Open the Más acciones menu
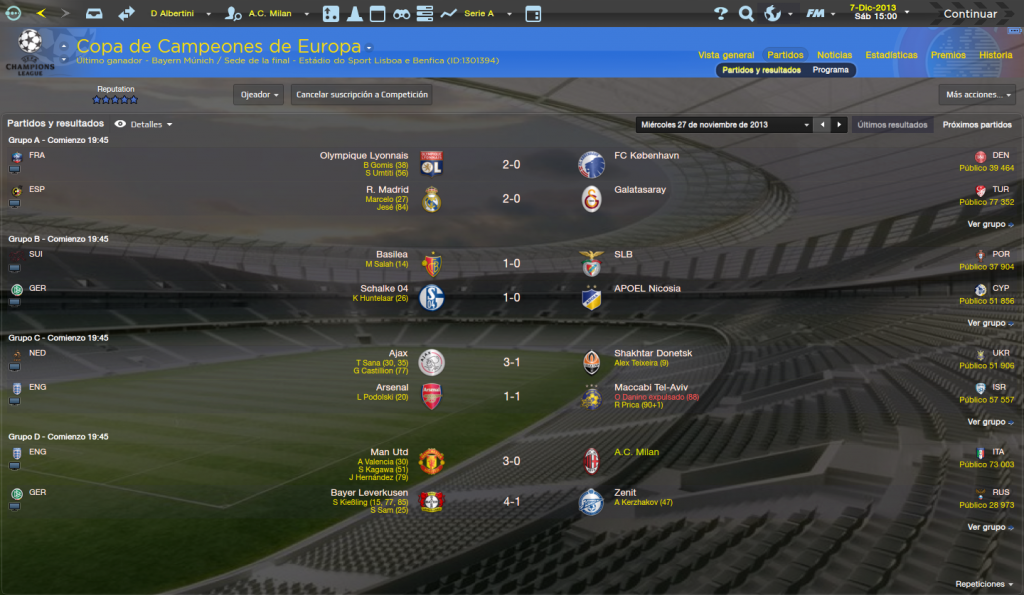1024x595 pixels. (977, 95)
